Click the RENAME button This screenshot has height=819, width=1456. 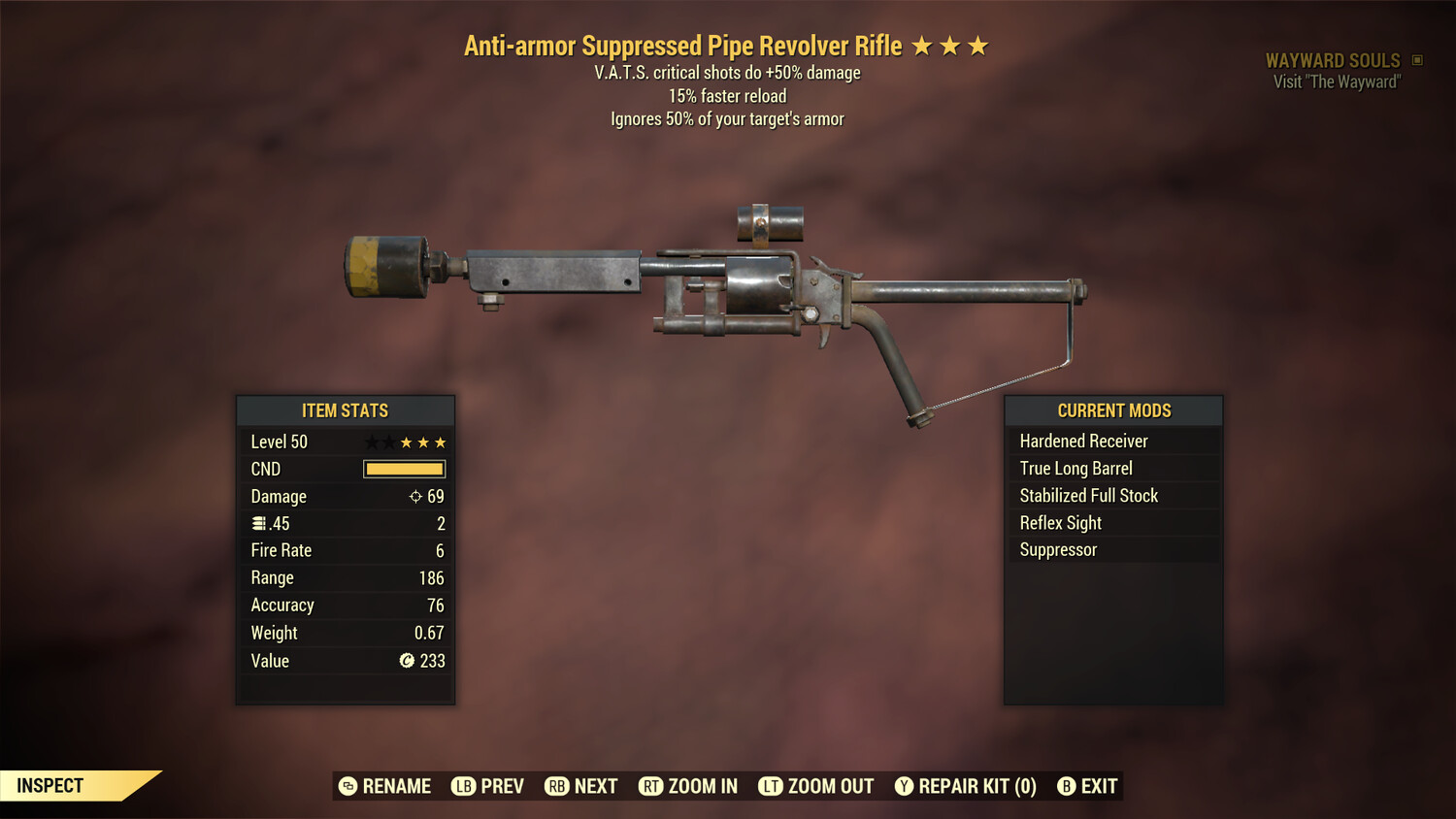click(384, 786)
